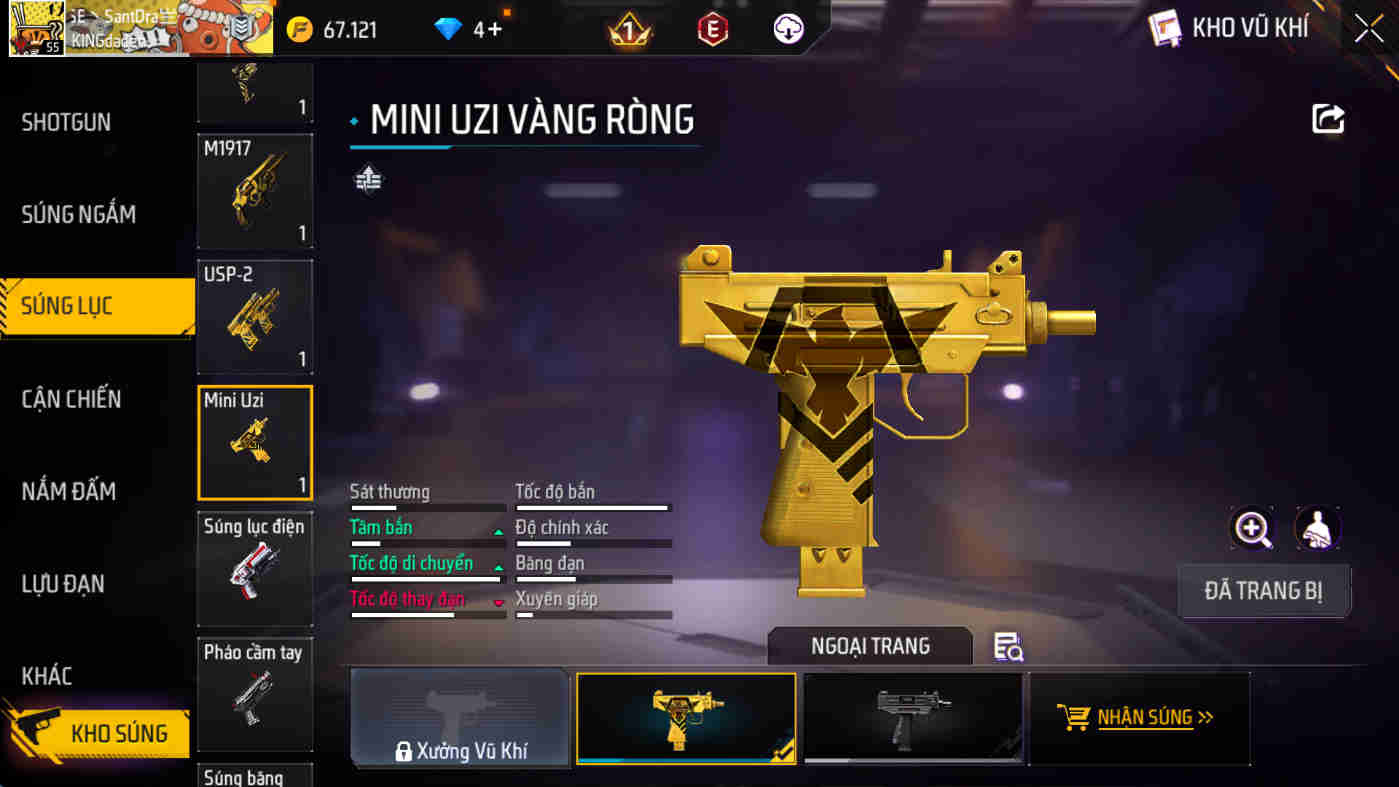The height and width of the screenshot is (787, 1399).
Task: Show the LỰU ĐẠN category
Action: click(x=63, y=584)
